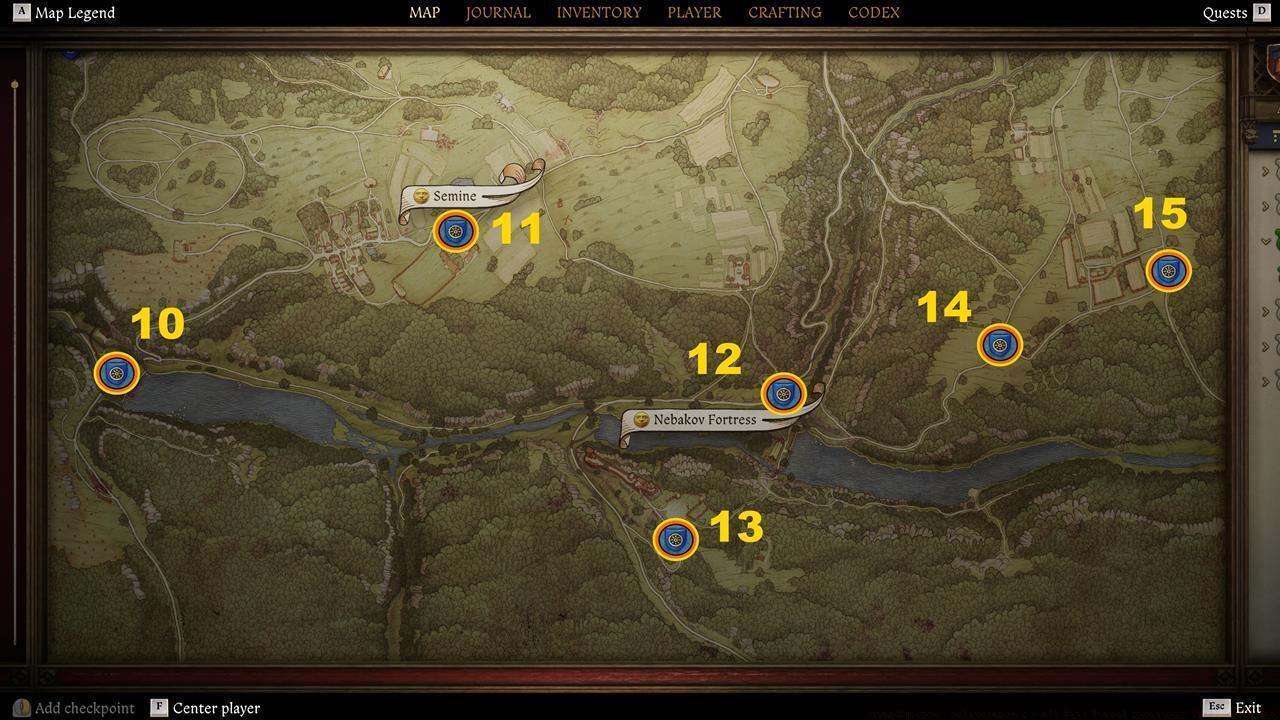Screen dimensions: 1280x720
Task: Switch to the JOURNAL tab
Action: tap(497, 13)
